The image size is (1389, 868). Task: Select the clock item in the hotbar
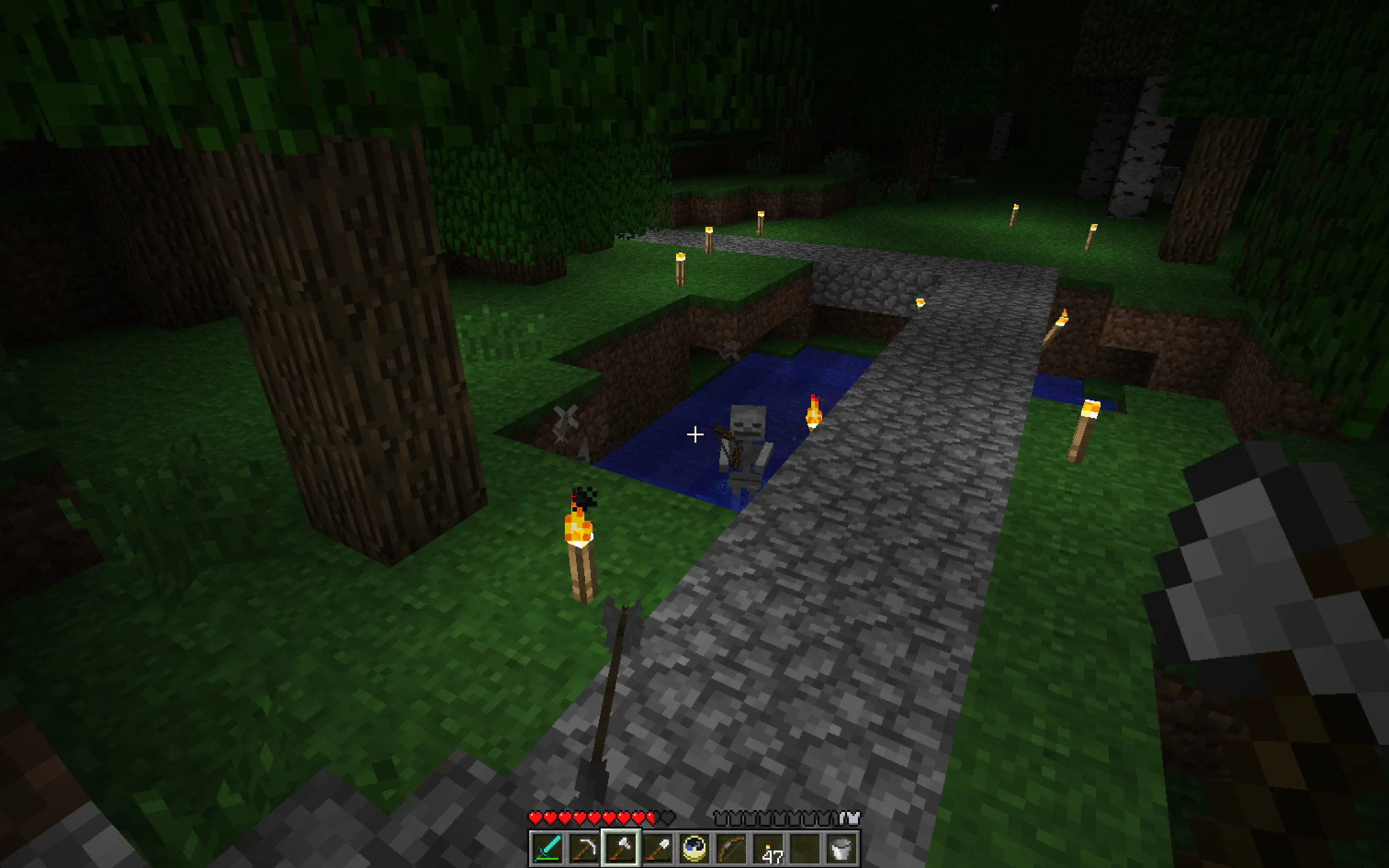pos(694,848)
